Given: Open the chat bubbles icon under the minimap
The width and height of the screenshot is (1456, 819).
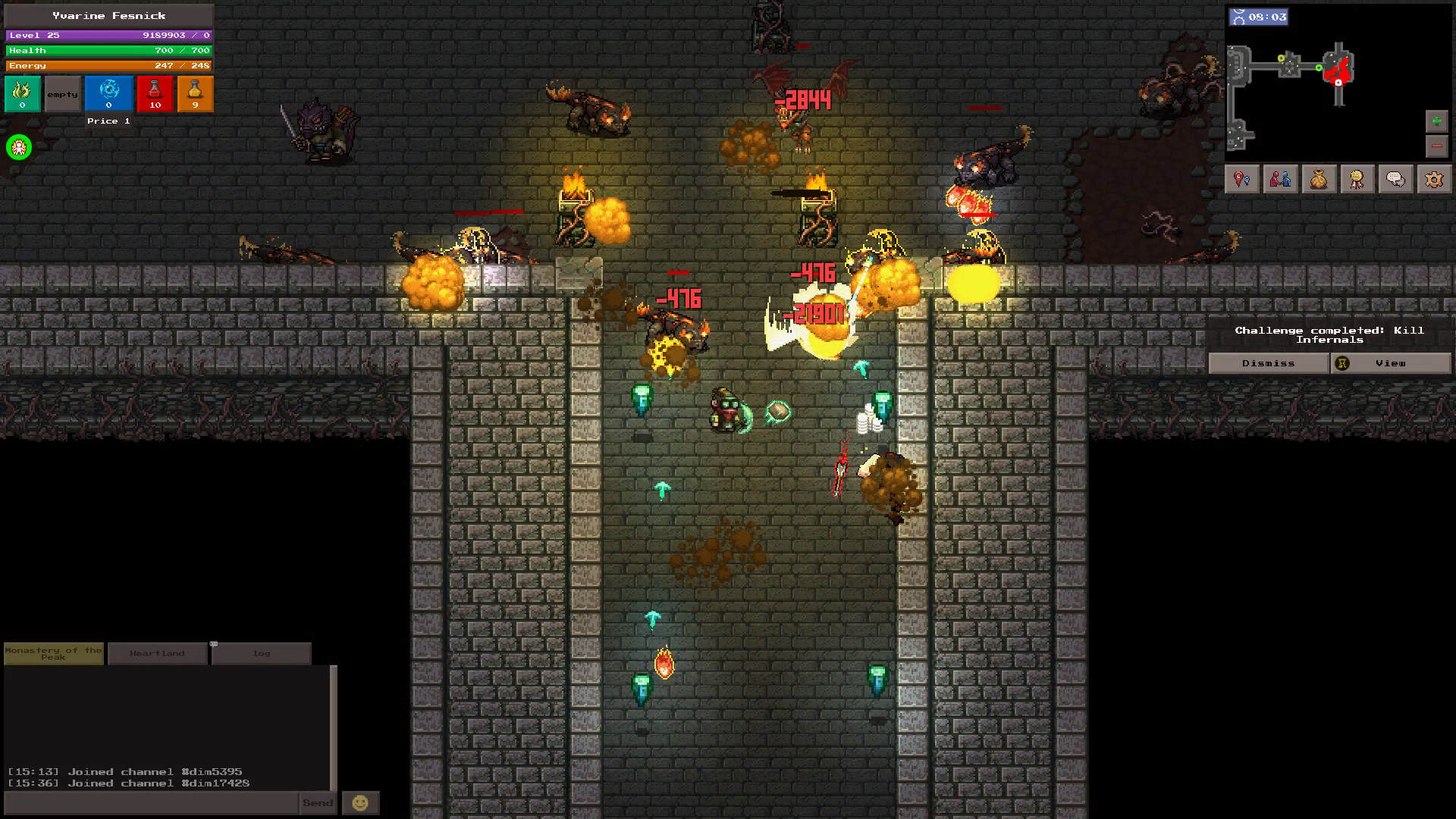Looking at the screenshot, I should pyautogui.click(x=1395, y=180).
